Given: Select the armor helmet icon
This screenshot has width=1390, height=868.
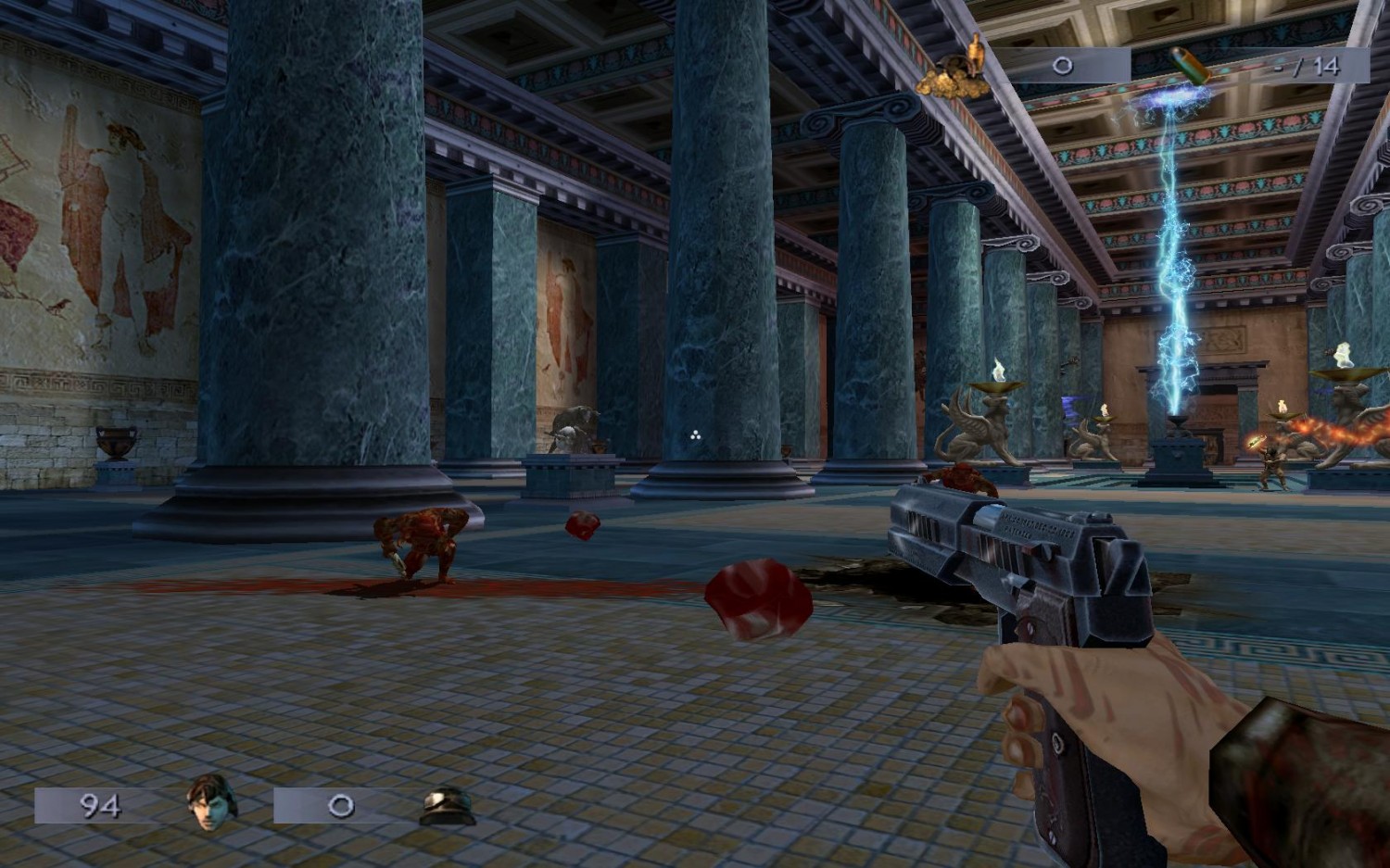Looking at the screenshot, I should pos(448,806).
